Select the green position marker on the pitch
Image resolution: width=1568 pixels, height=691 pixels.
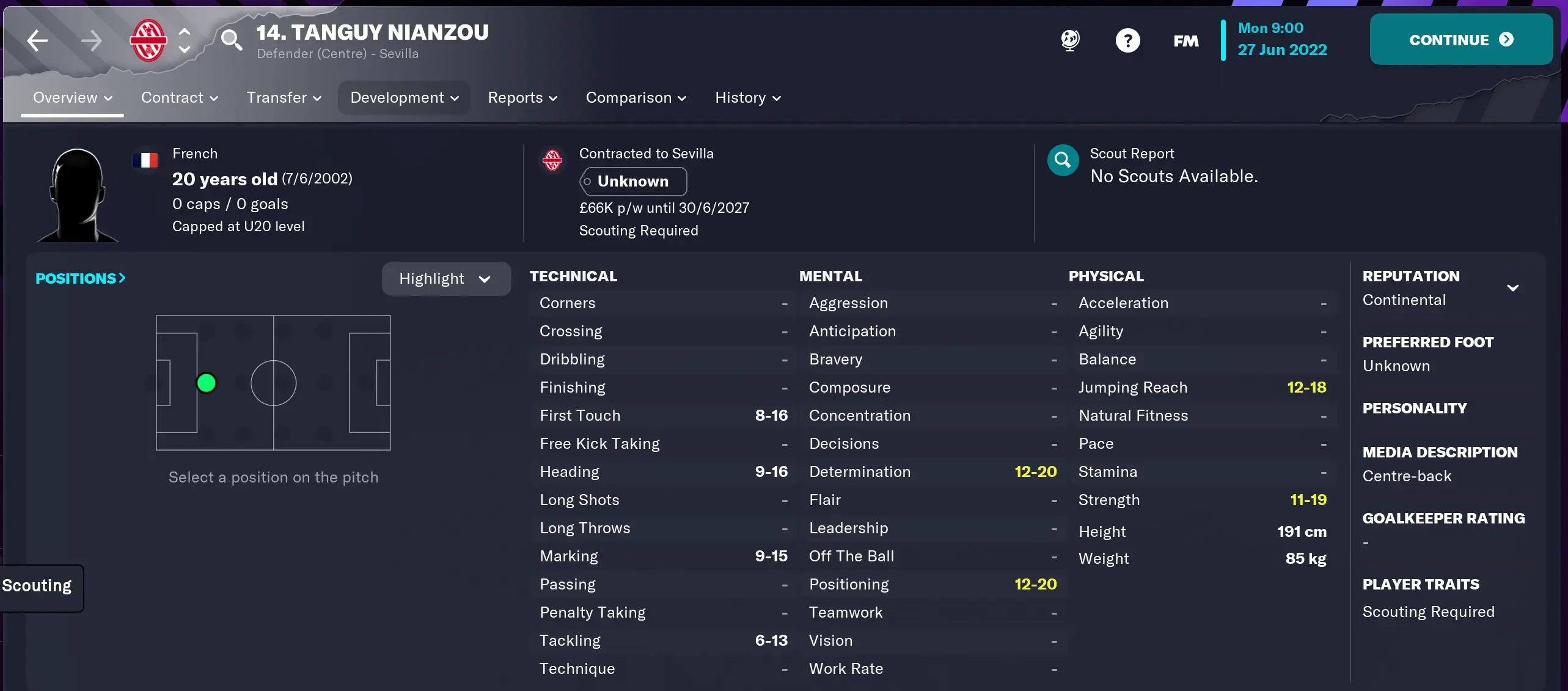point(207,382)
